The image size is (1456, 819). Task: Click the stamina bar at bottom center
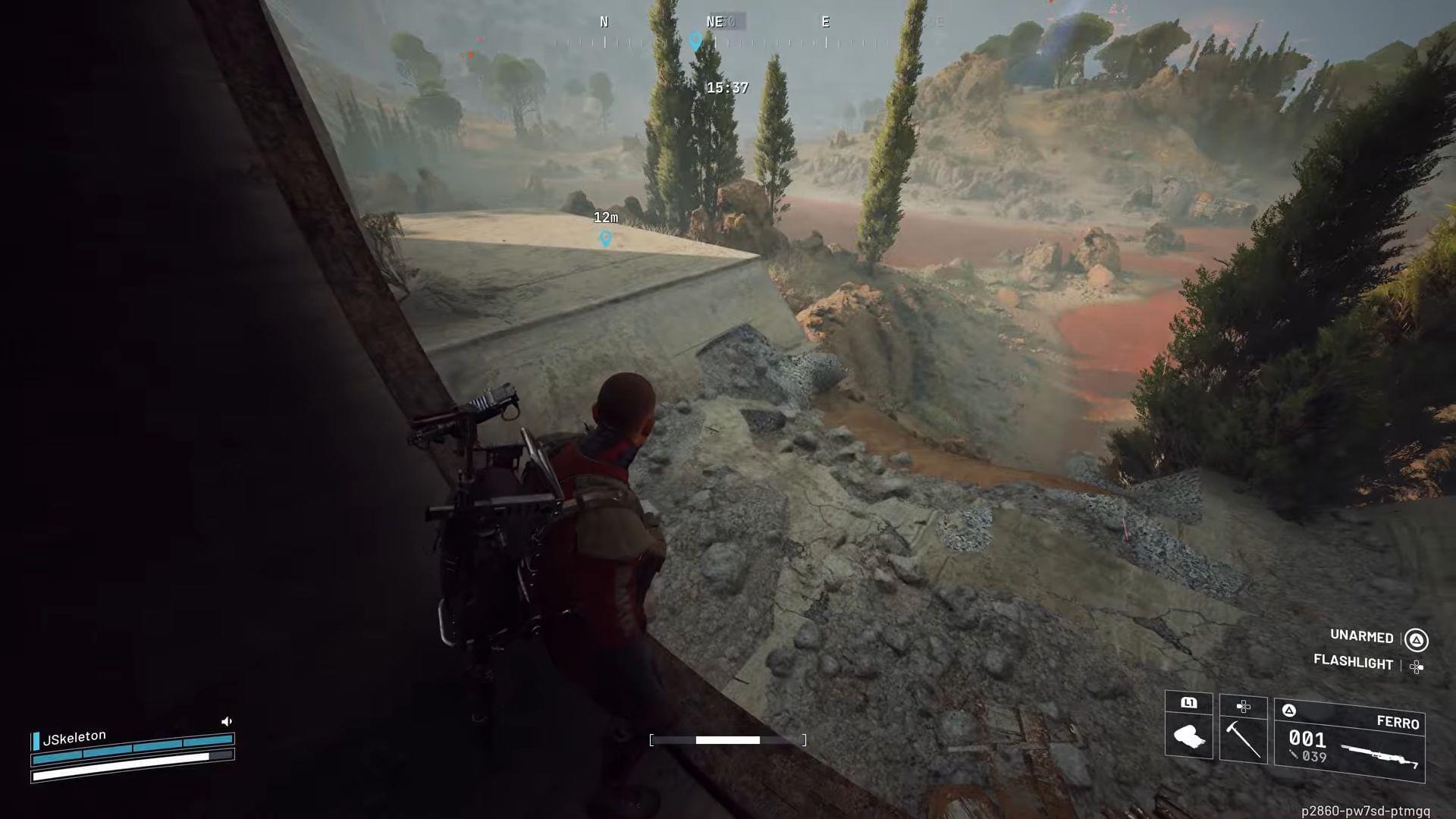point(728,740)
